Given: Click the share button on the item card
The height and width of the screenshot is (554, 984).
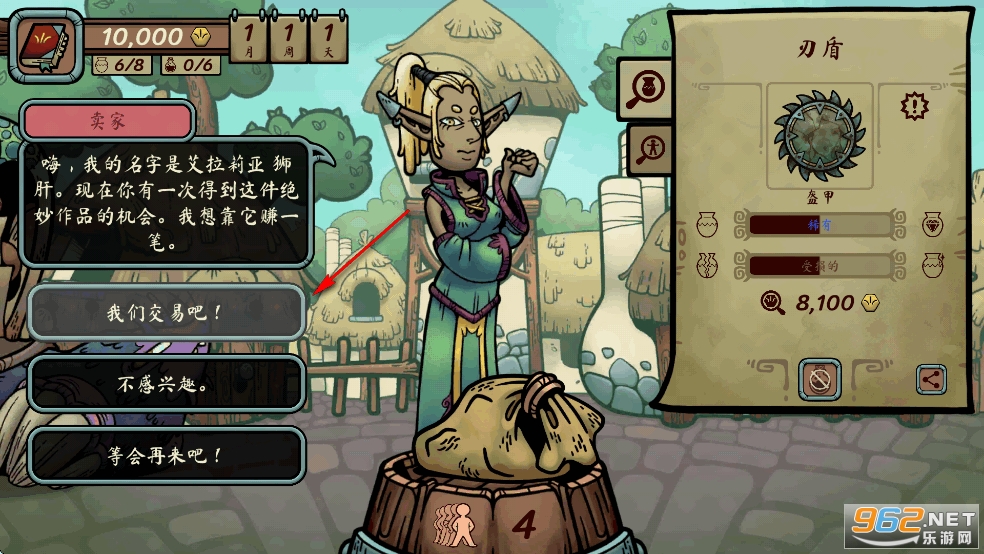Looking at the screenshot, I should [931, 379].
